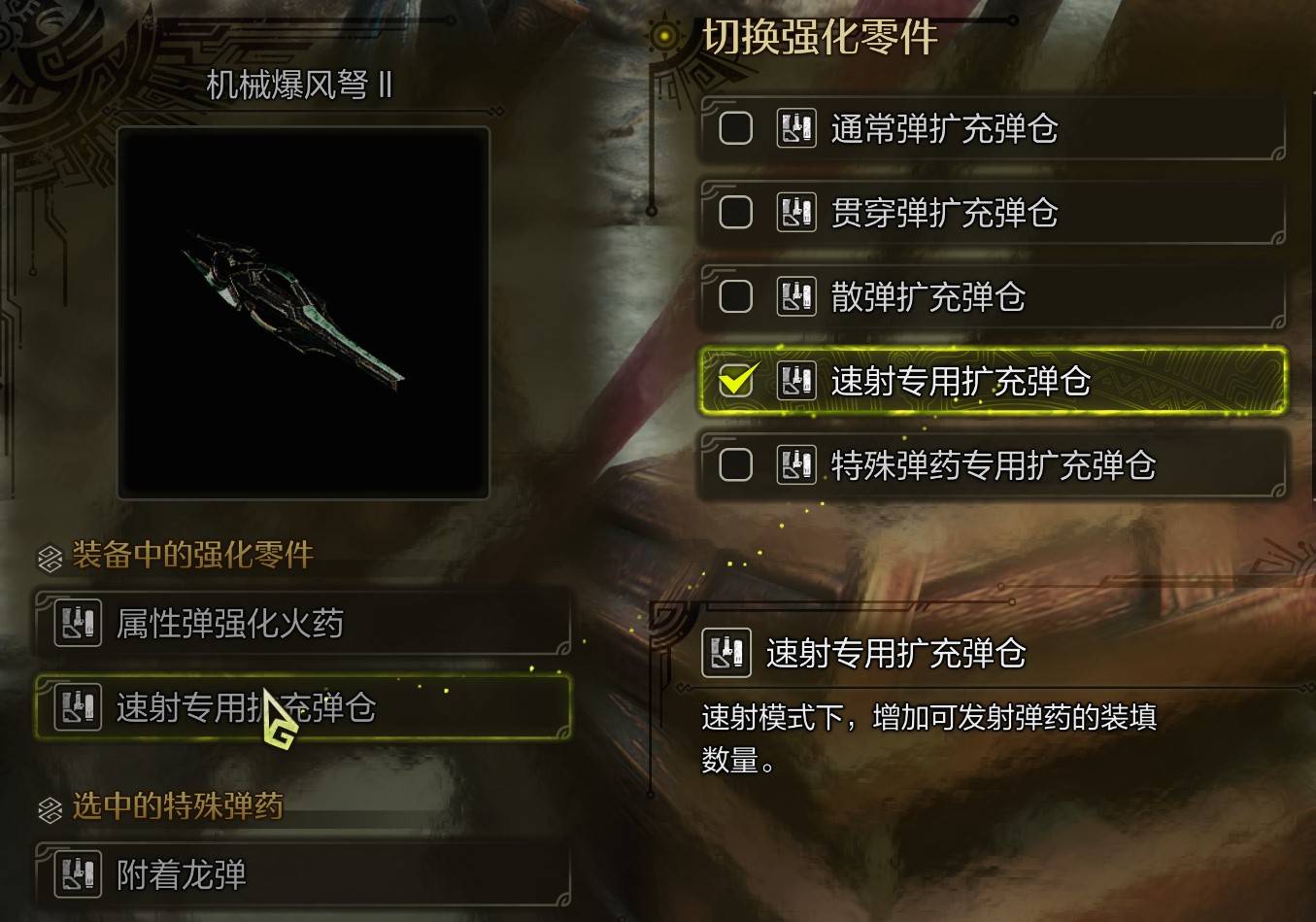
Task: Click the 散弹扩充弹仓 mod part icon
Action: pos(795,296)
